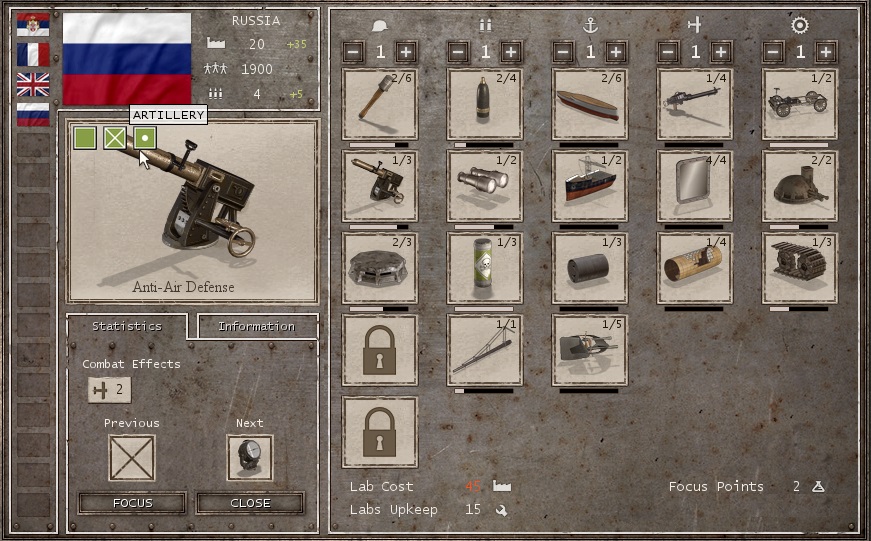
Task: Select the French flag
Action: (x=33, y=55)
